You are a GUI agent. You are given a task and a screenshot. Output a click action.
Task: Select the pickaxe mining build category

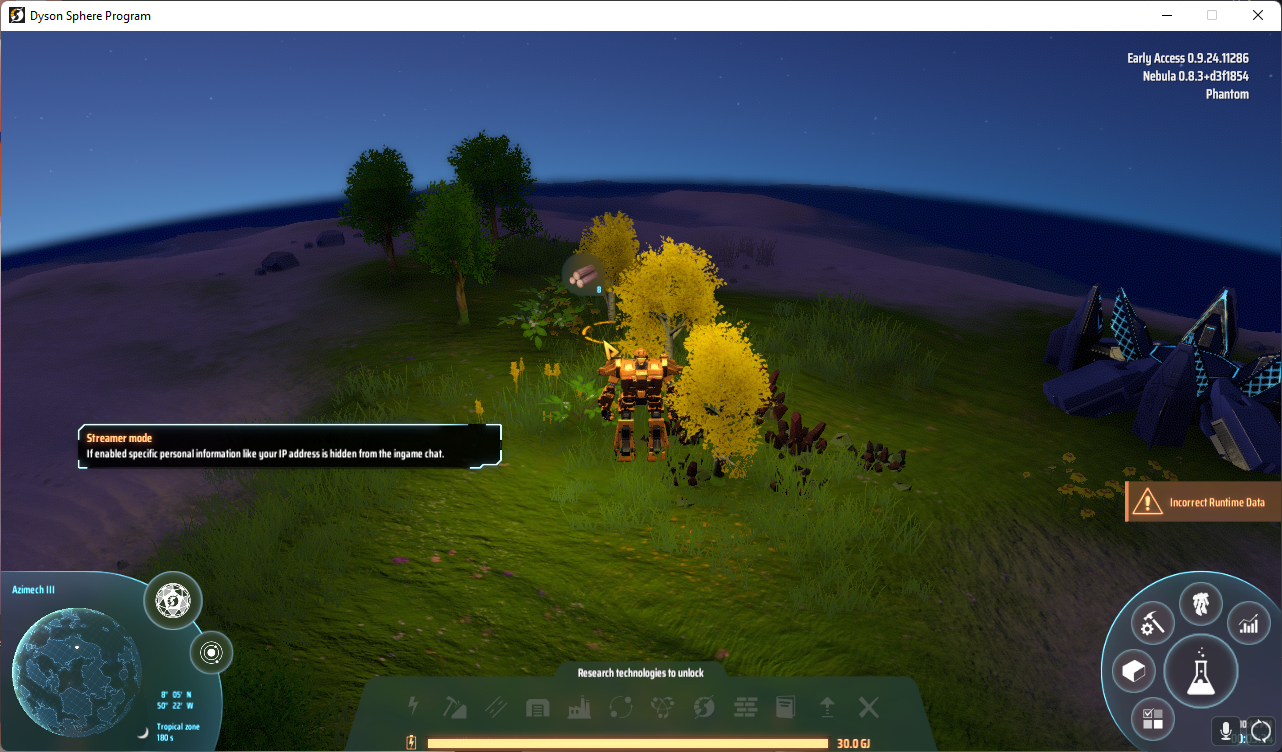tap(455, 708)
